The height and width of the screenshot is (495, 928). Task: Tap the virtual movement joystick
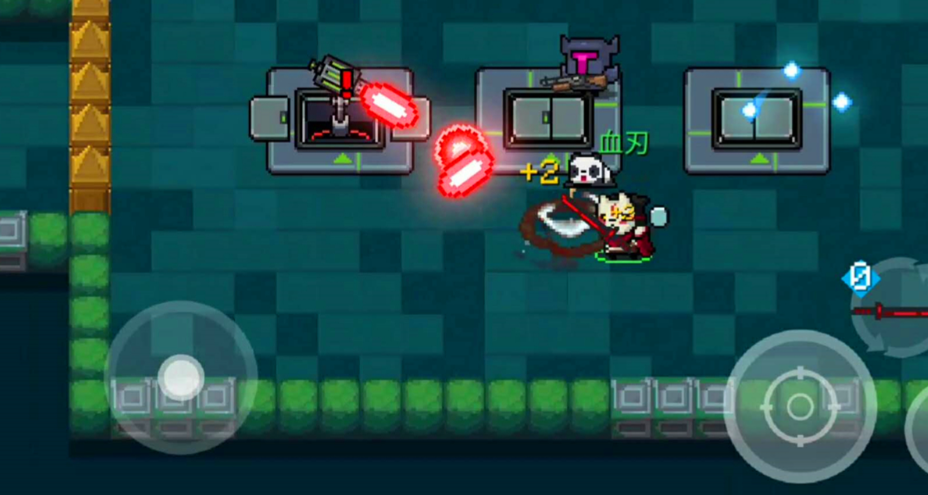click(x=180, y=377)
